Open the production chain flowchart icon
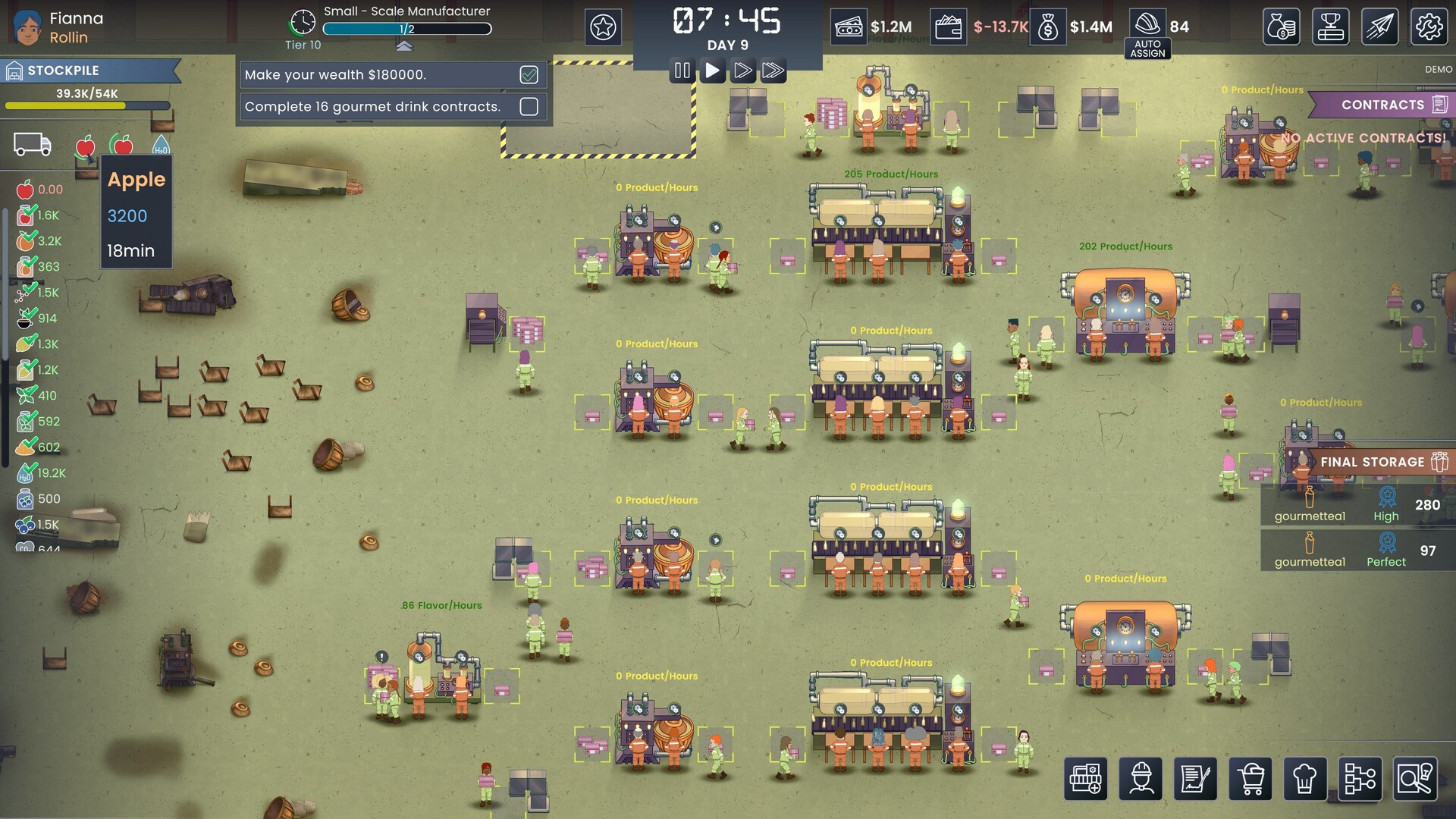Viewport: 1456px width, 819px height. (1361, 779)
